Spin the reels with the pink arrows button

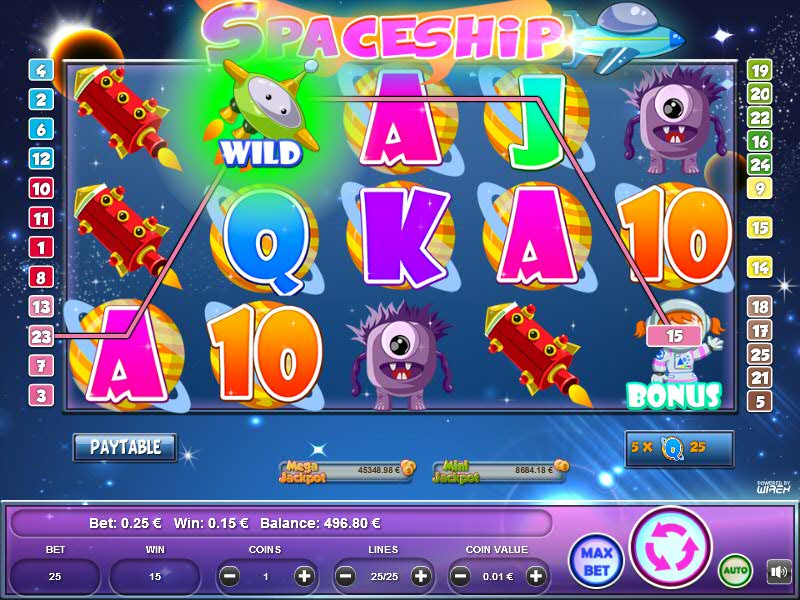pos(670,548)
